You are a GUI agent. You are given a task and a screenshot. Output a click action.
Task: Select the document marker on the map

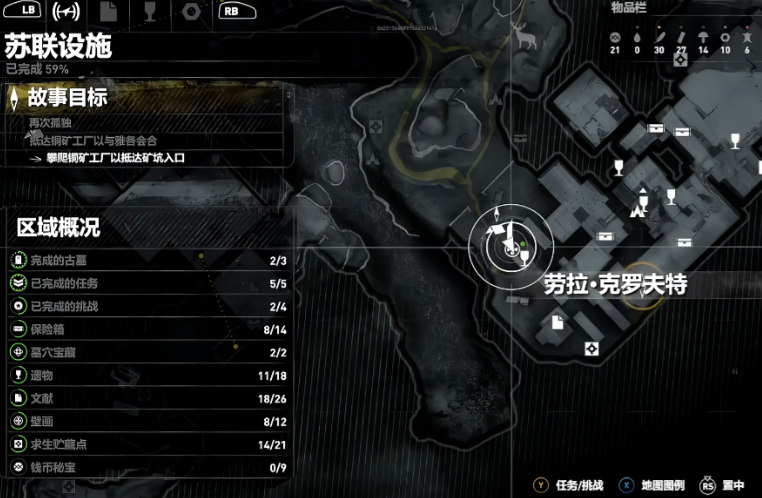click(556, 321)
